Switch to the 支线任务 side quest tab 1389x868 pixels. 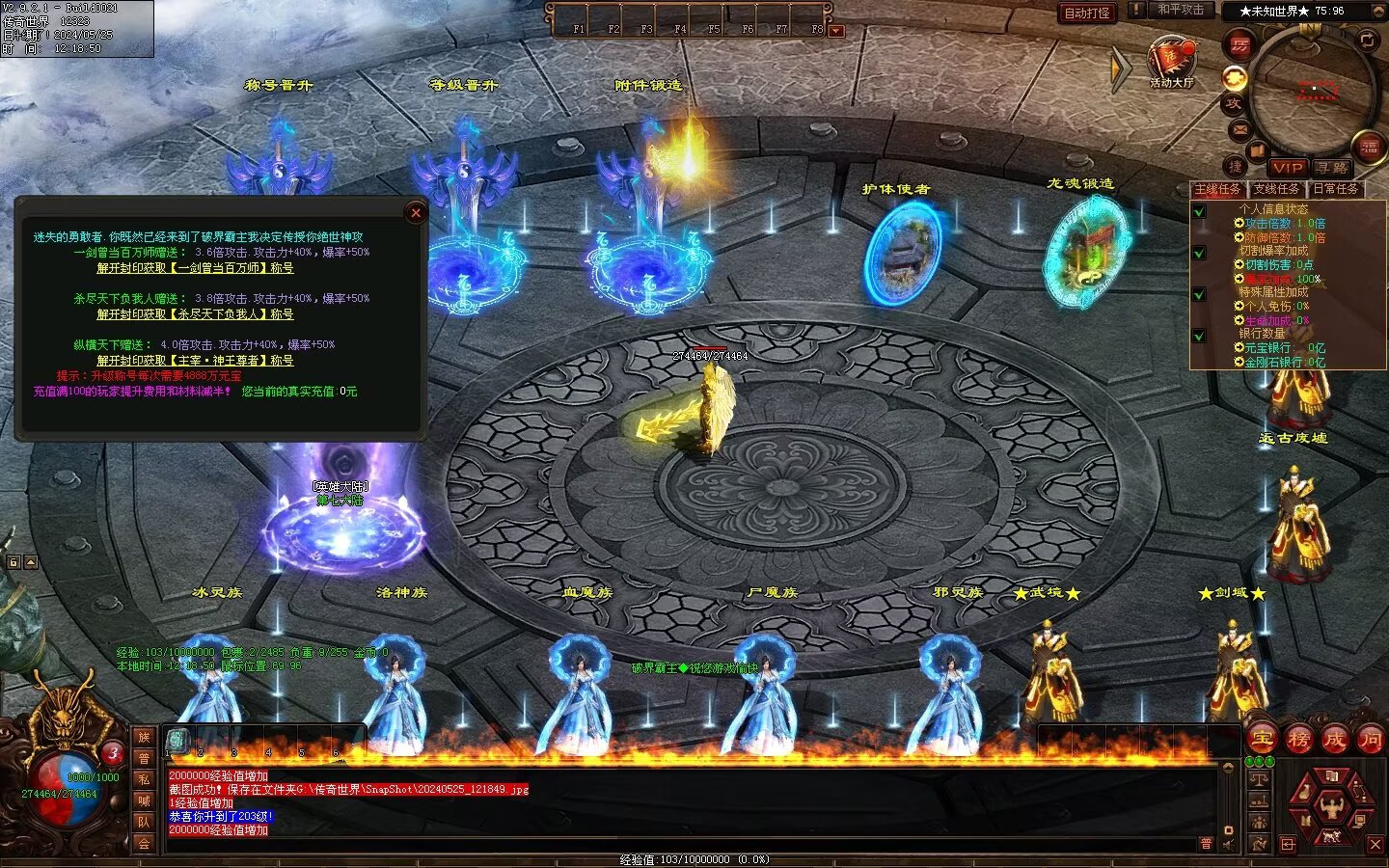coord(1276,189)
